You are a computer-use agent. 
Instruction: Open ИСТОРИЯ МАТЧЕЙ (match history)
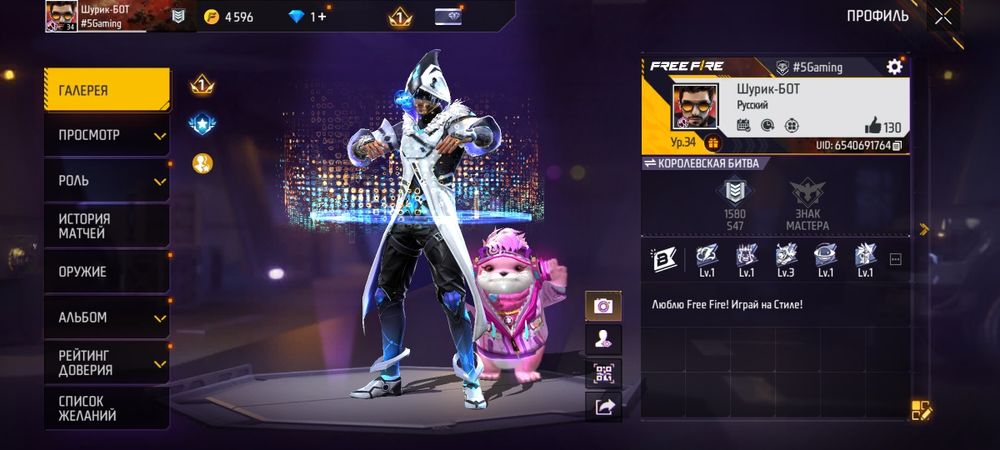pos(106,226)
